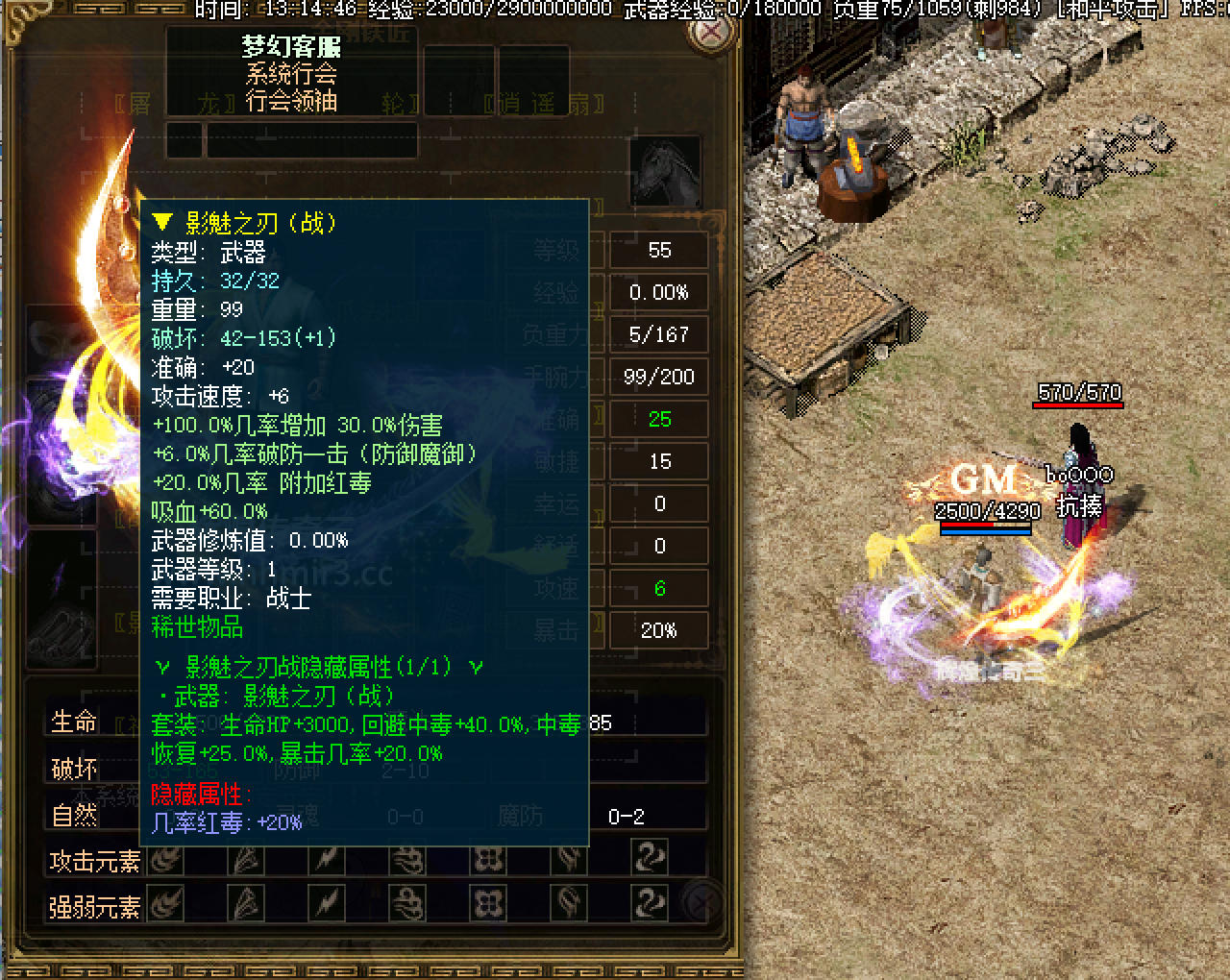The width and height of the screenshot is (1230, 980).
Task: Choose the lightning icon in 强弱元素 row
Action: (x=327, y=903)
